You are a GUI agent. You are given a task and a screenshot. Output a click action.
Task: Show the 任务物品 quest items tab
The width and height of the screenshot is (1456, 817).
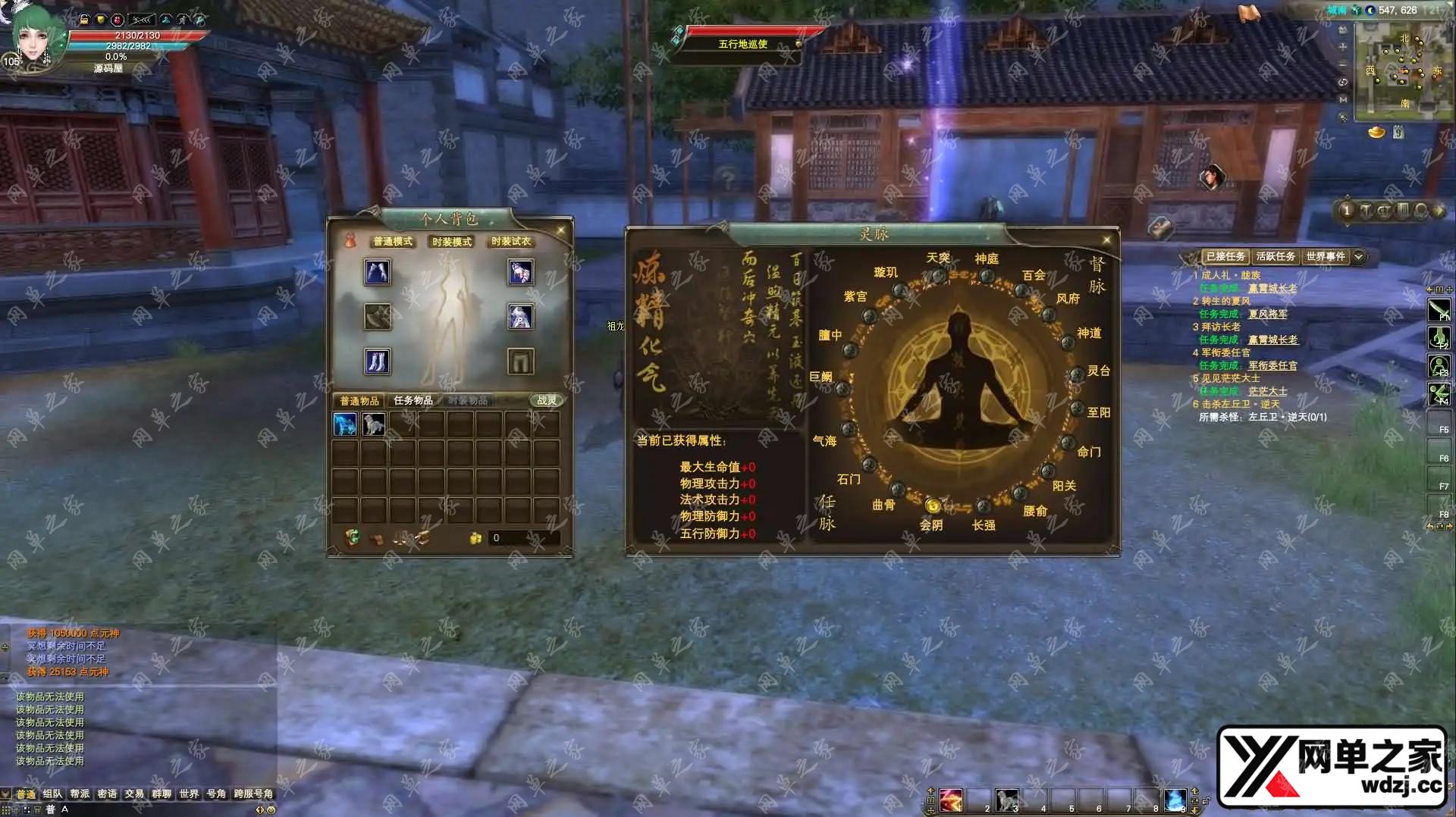[x=413, y=400]
